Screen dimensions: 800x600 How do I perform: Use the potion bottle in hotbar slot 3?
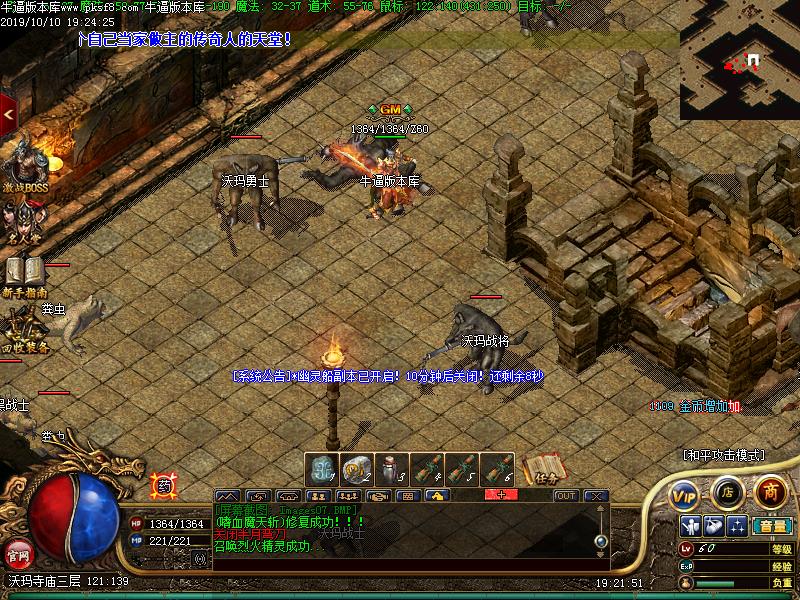[x=391, y=469]
